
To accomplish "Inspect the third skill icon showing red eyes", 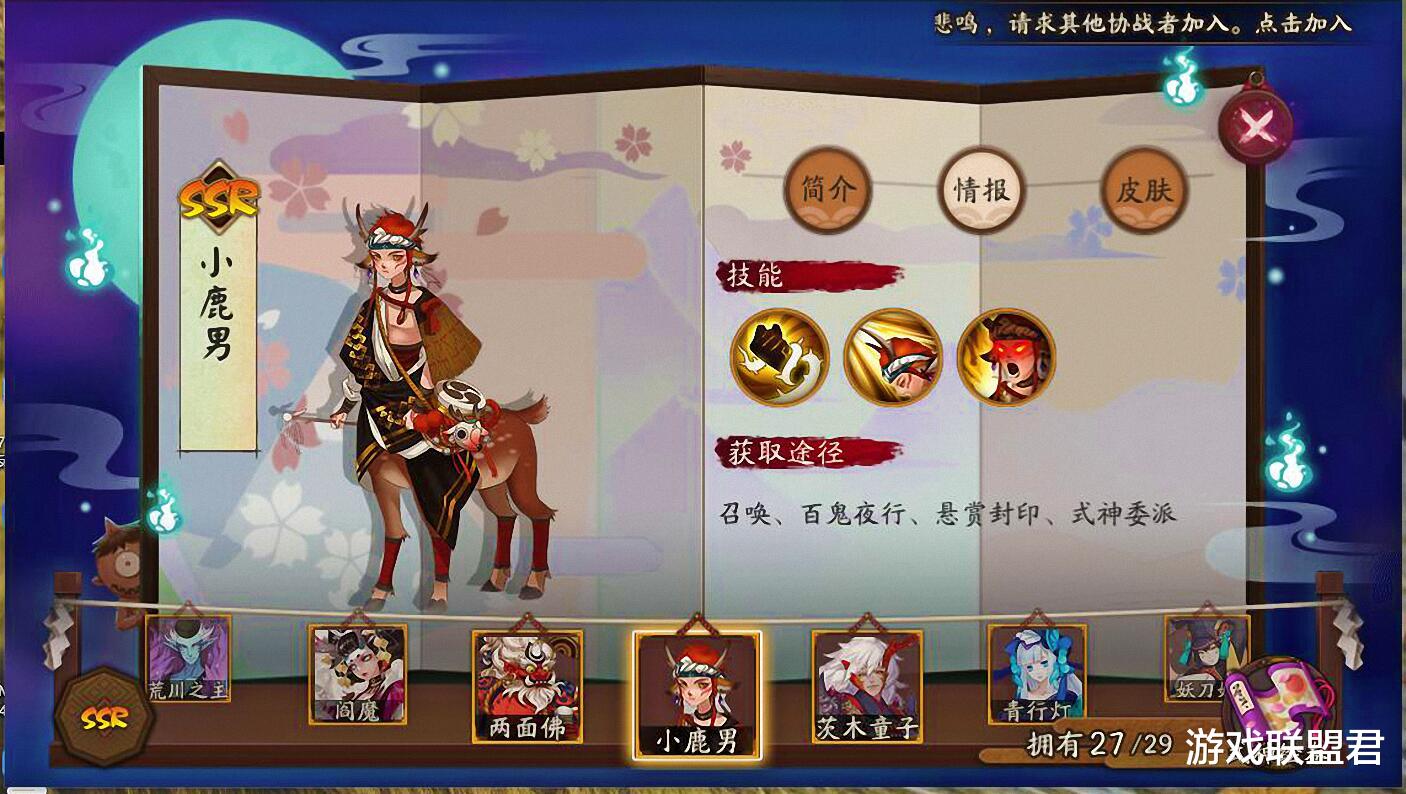I will pos(1005,357).
